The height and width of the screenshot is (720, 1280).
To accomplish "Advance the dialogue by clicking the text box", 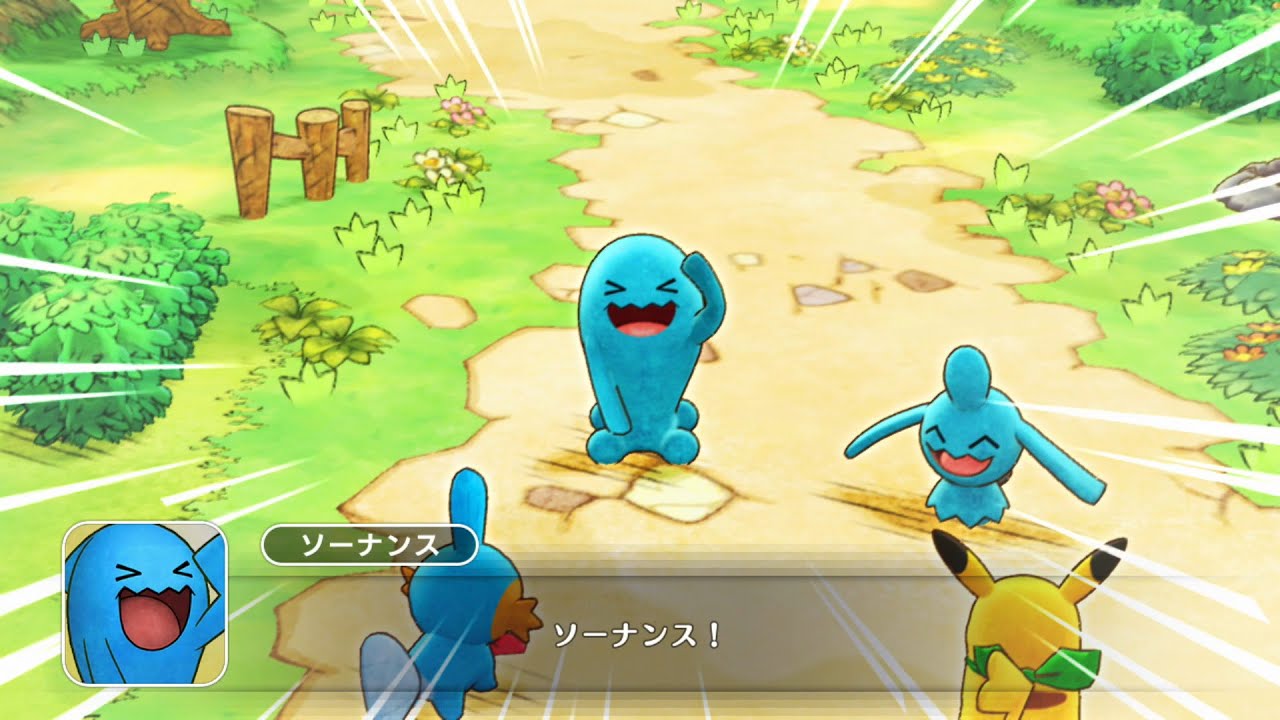I will (640, 635).
